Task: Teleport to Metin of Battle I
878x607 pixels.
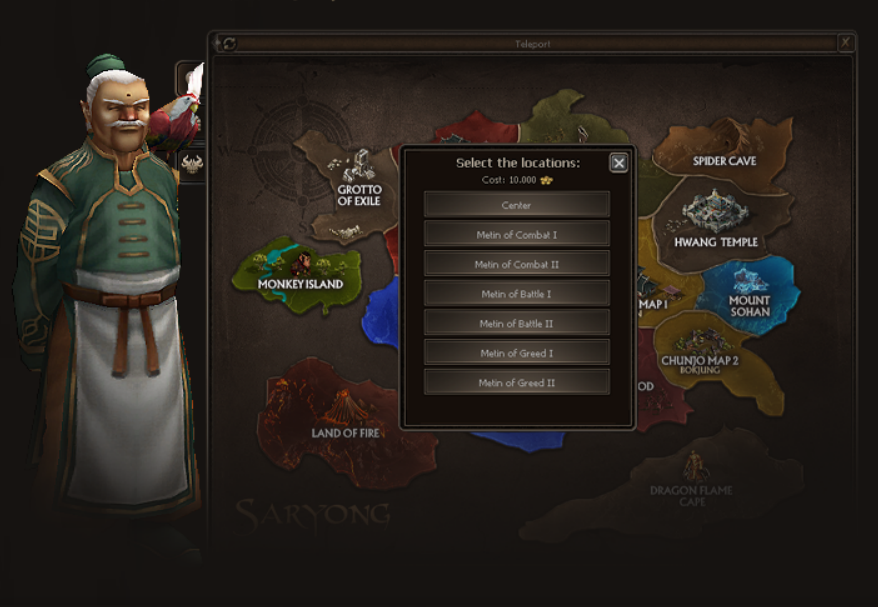Action: (x=516, y=294)
